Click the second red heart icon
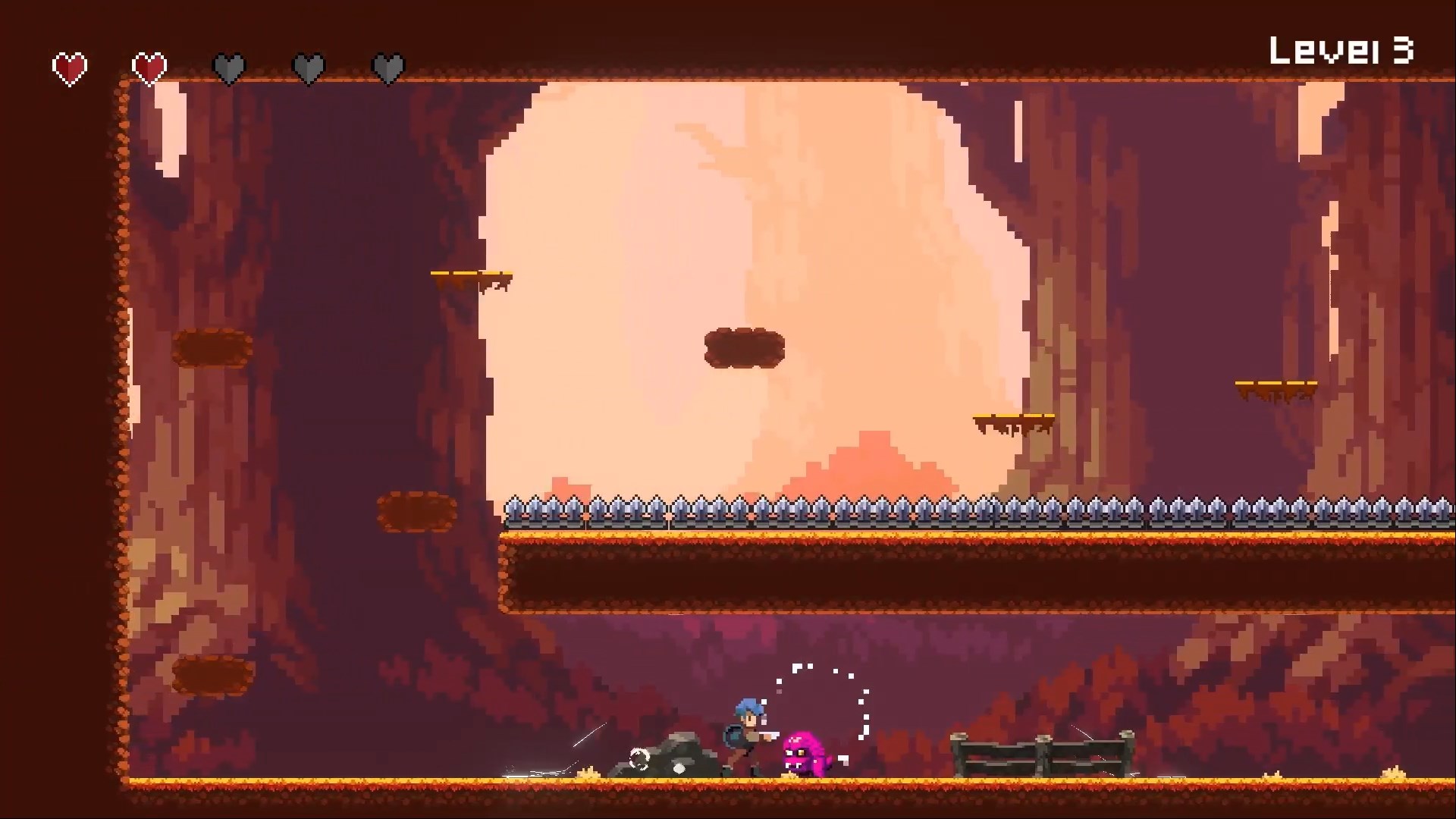The width and height of the screenshot is (1456, 819). tap(149, 67)
